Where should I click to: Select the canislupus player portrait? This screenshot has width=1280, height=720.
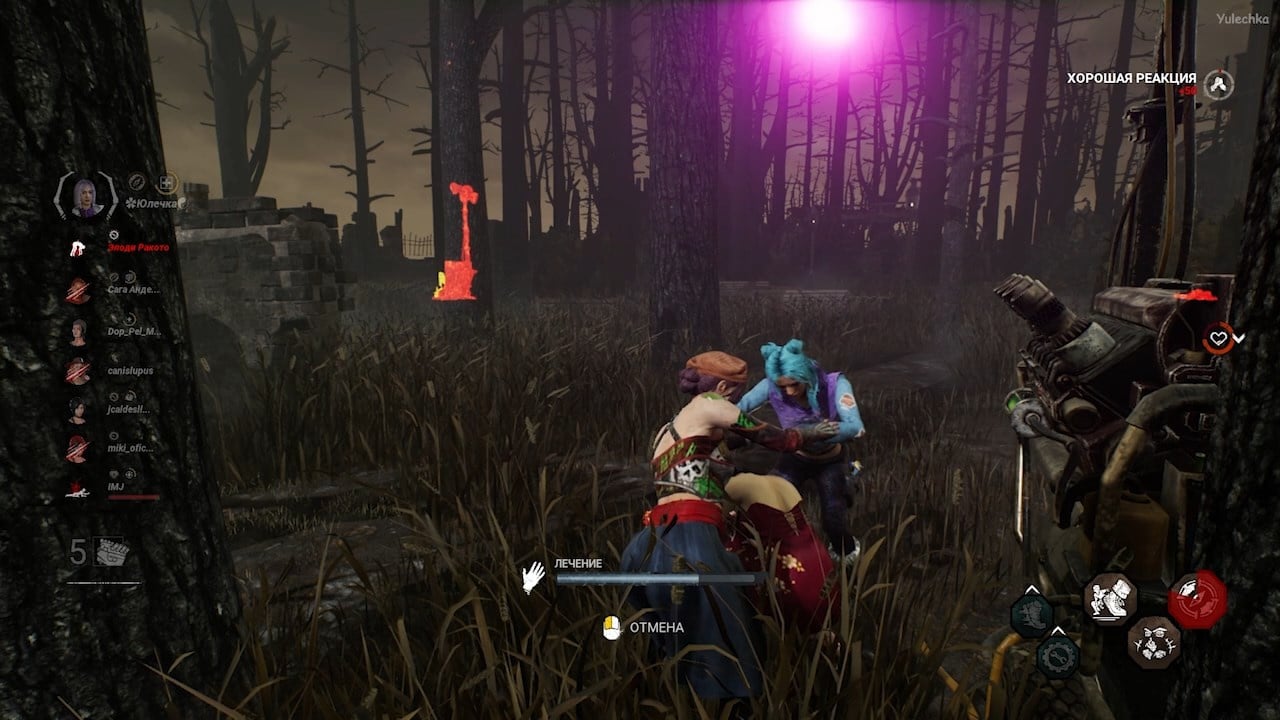click(79, 371)
